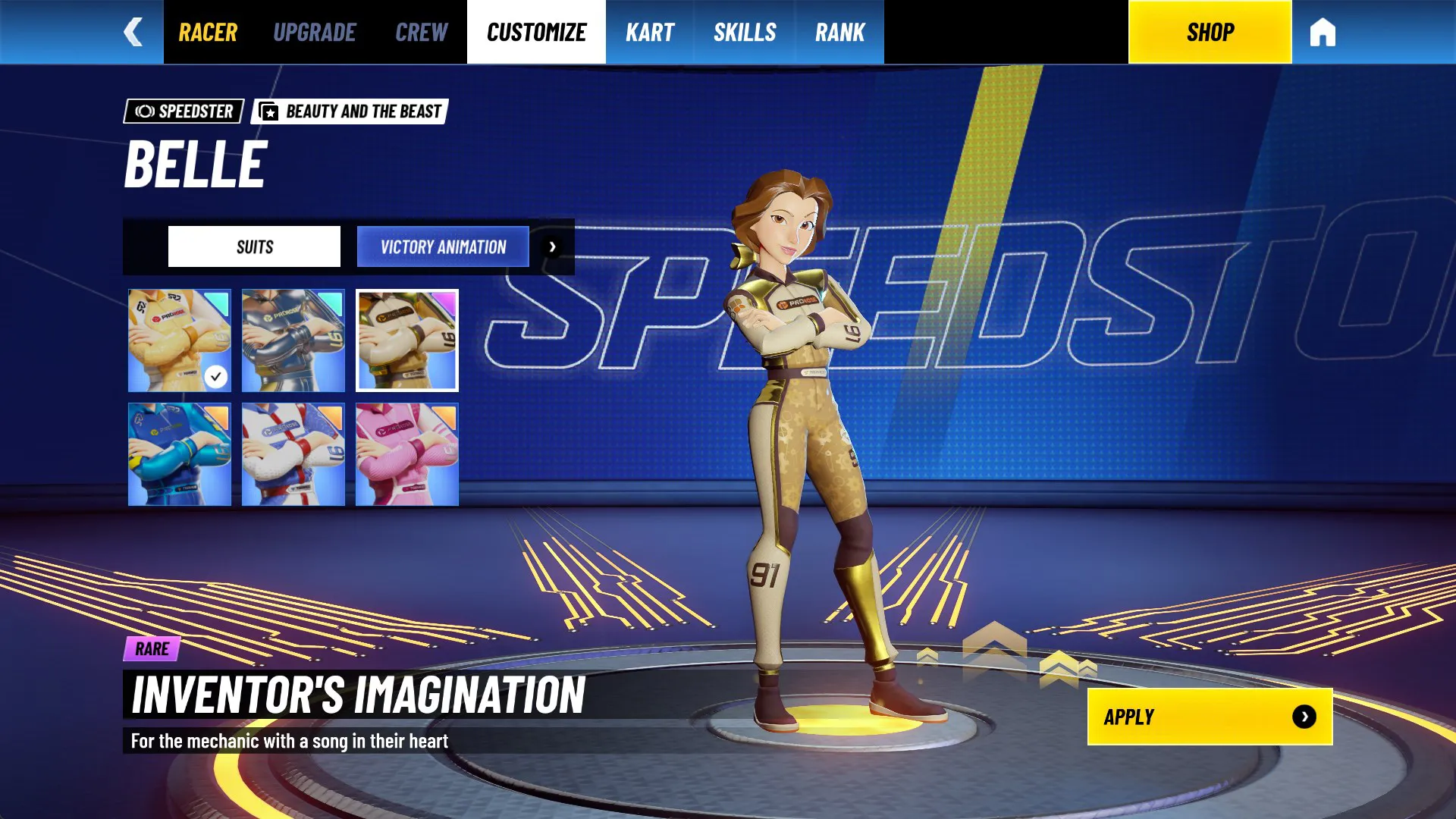Expand more customization categories with the right chevron
This screenshot has height=819, width=1456.
click(553, 246)
